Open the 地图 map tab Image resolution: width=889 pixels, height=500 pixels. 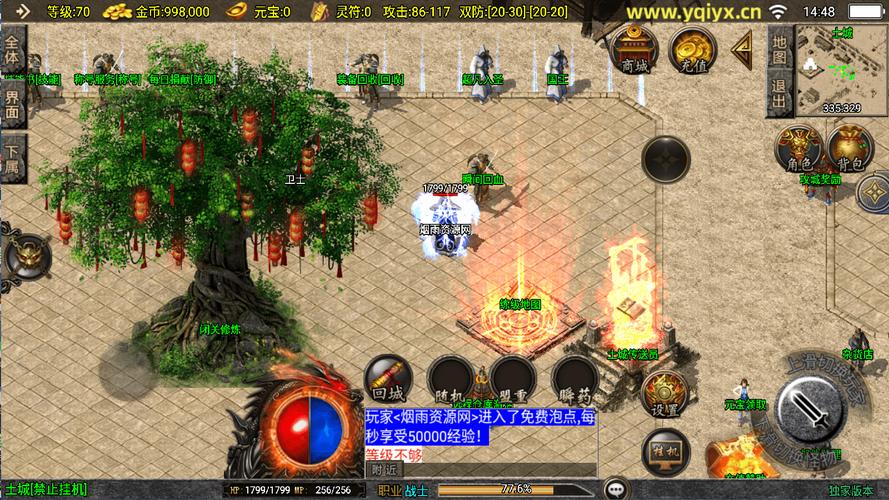[x=780, y=47]
